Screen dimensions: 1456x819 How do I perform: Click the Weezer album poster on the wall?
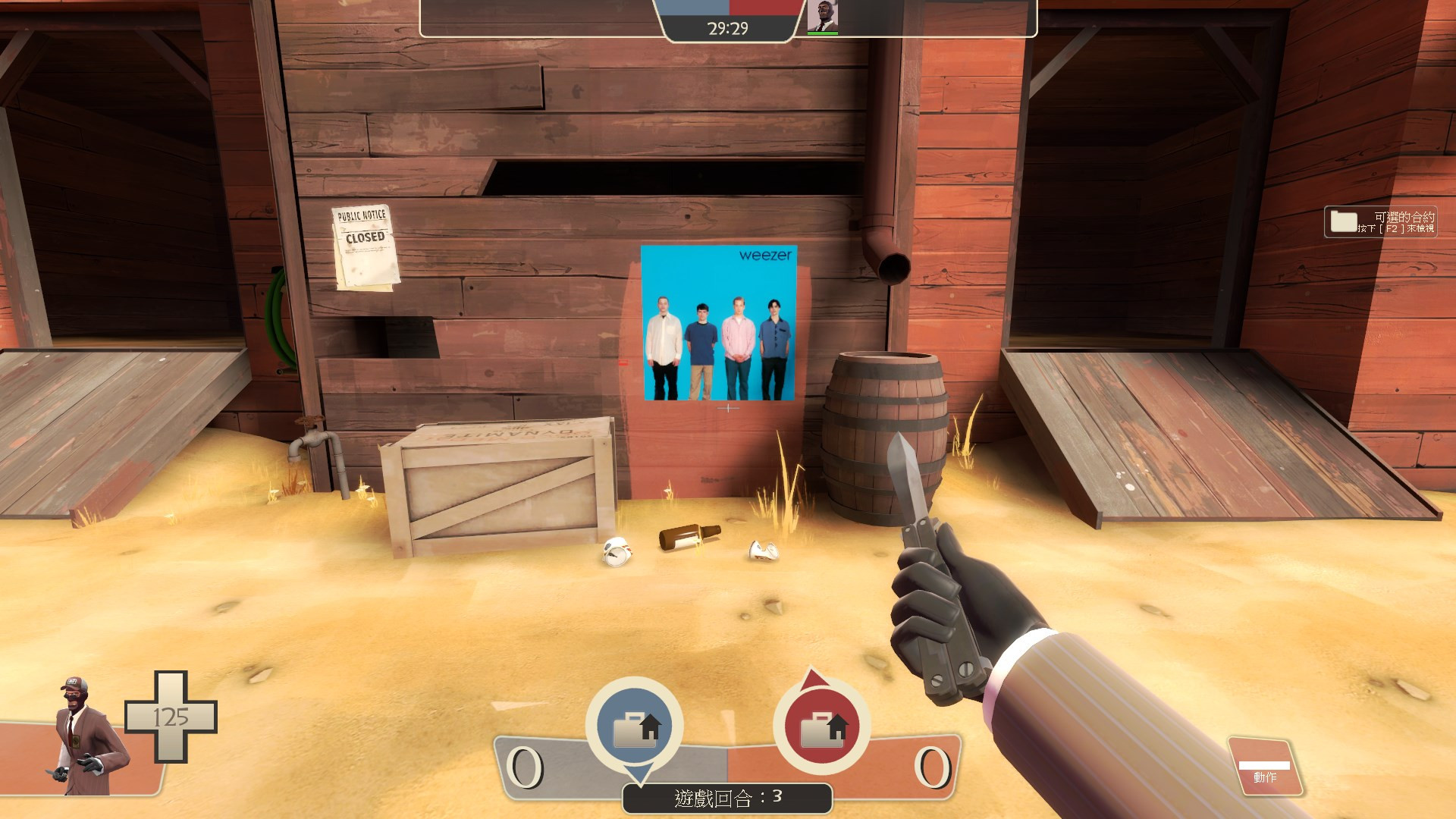click(719, 322)
